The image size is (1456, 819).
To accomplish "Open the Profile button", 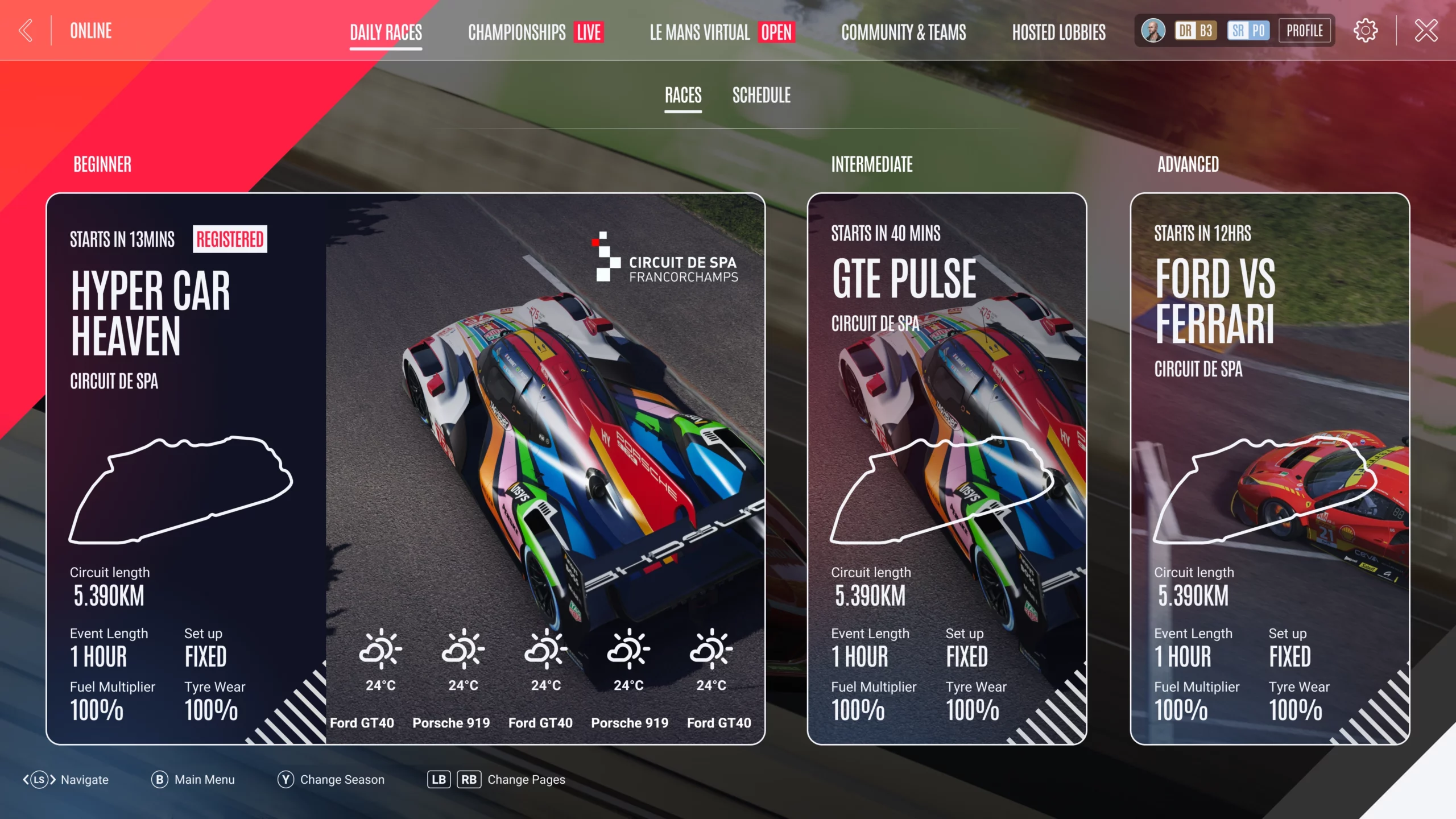I will pos(1305,31).
